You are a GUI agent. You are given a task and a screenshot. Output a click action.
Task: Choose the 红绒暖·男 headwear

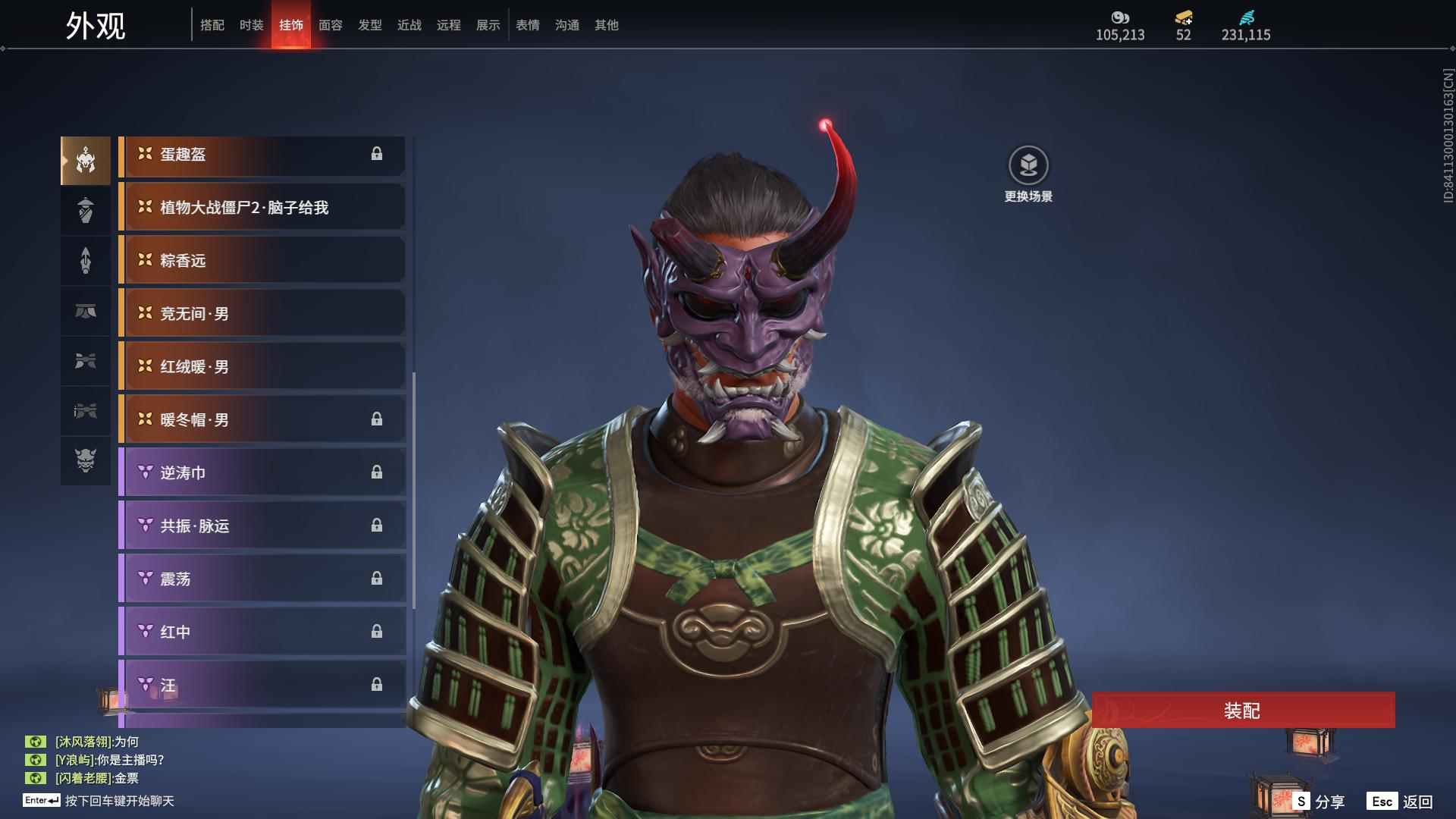(262, 367)
